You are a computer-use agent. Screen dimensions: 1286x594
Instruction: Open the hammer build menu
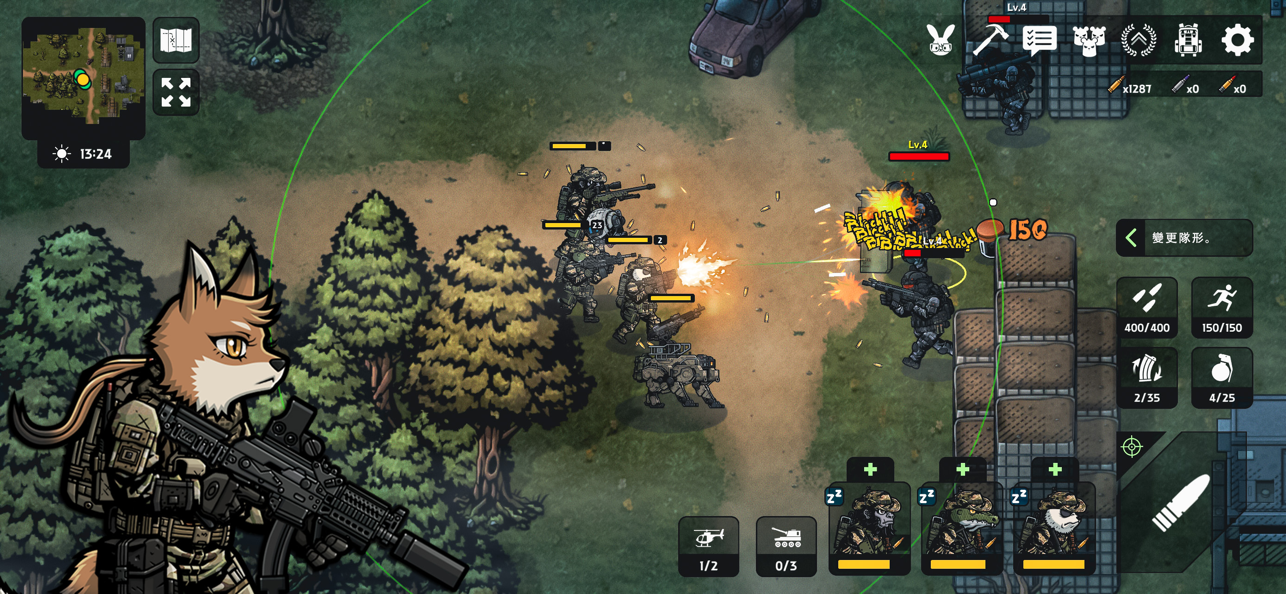pos(990,40)
